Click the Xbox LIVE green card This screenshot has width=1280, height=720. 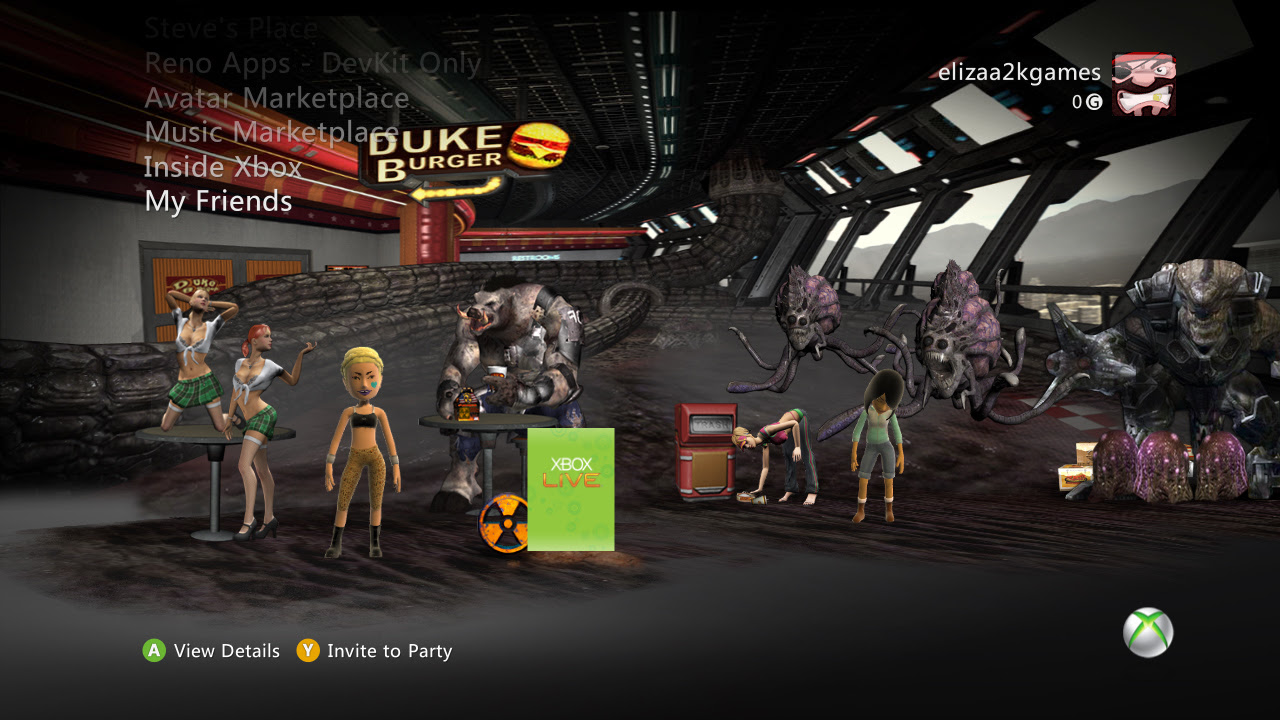[x=573, y=490]
